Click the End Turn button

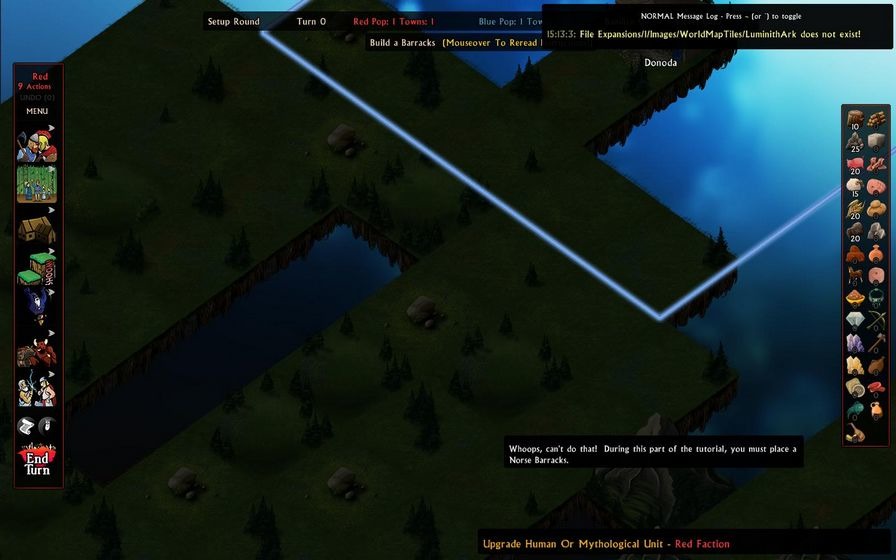point(37,461)
